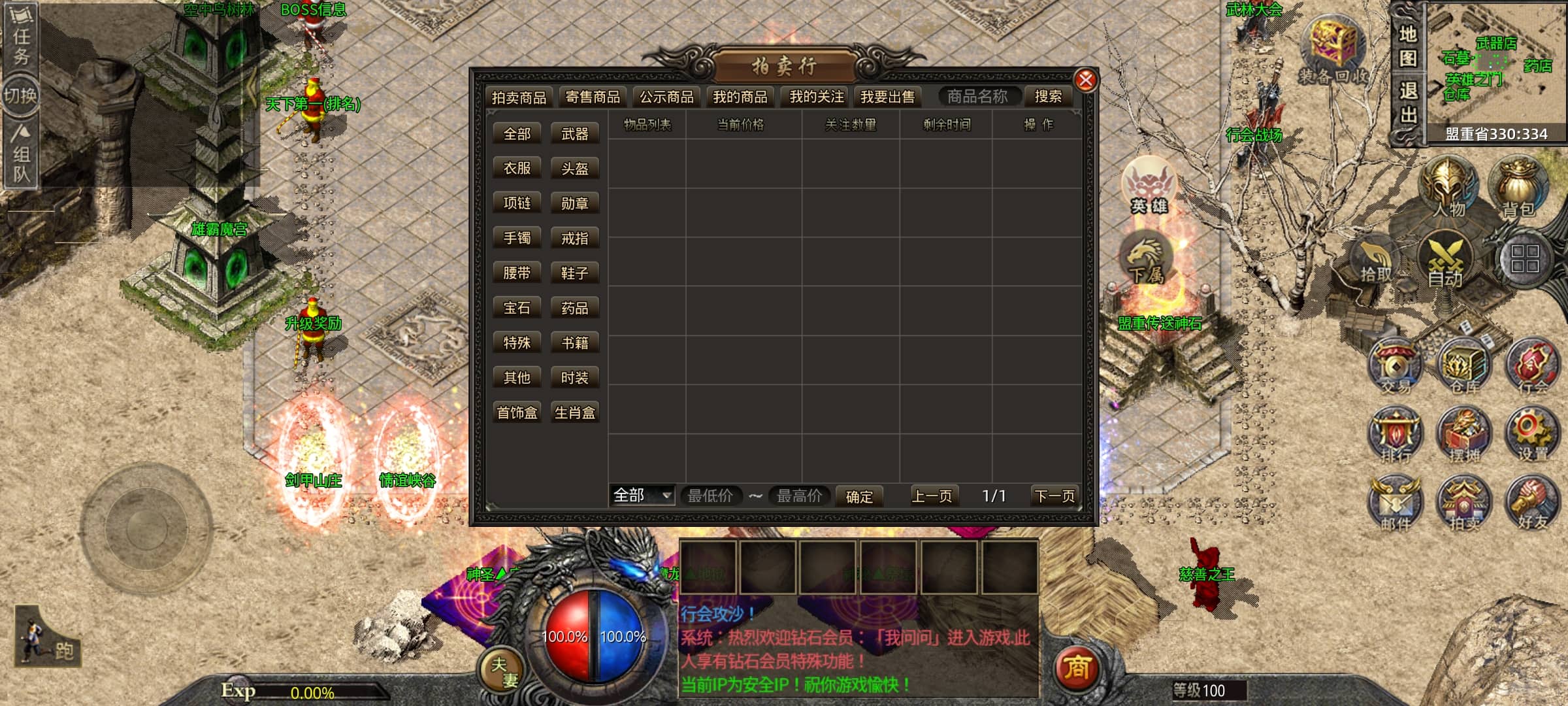Select the 我要出售 tab

point(887,97)
